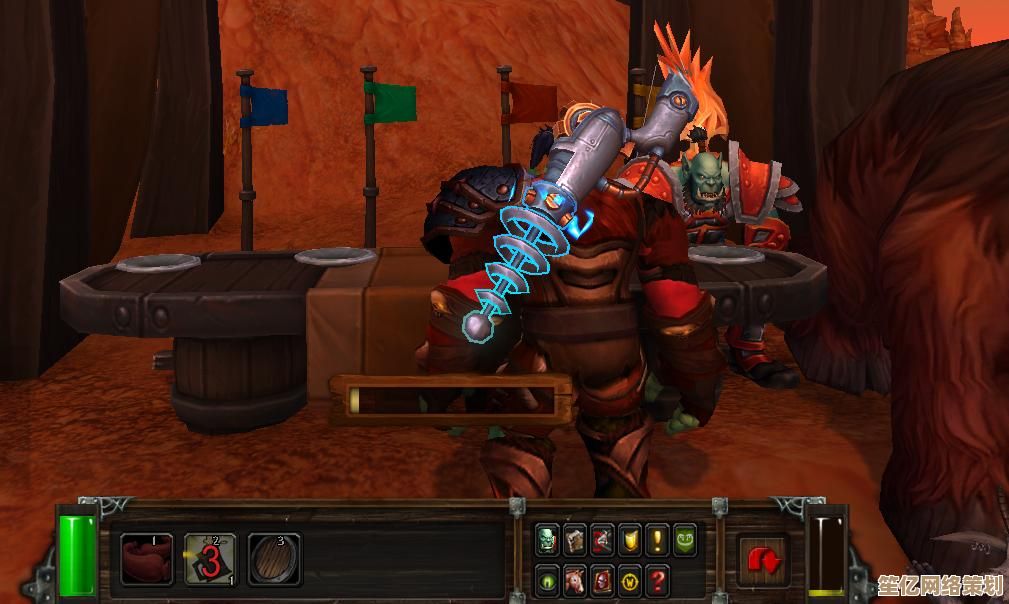
Task: Open the yellow exclamation quest log
Action: 657,541
